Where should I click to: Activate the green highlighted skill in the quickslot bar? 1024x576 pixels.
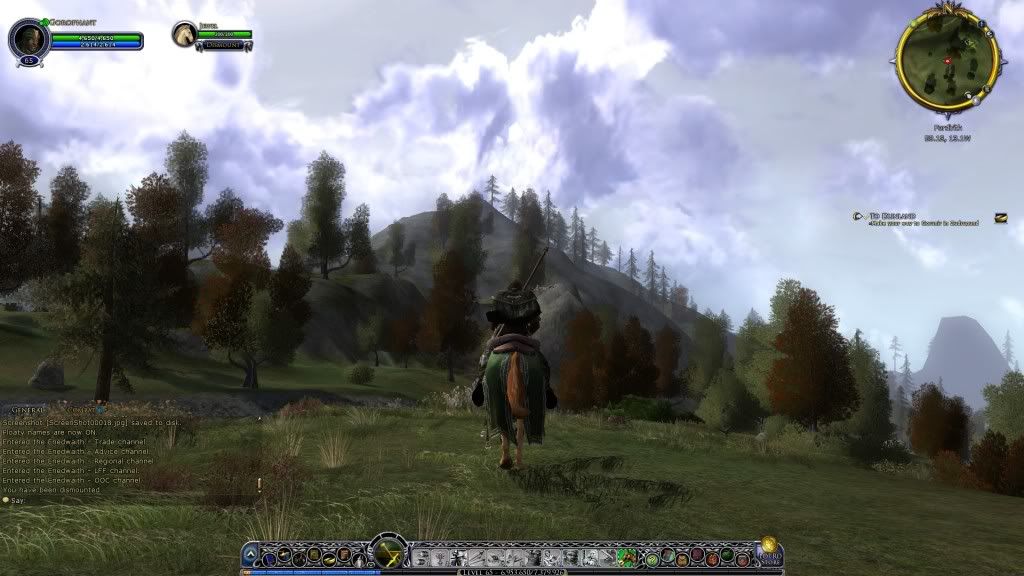(627, 557)
